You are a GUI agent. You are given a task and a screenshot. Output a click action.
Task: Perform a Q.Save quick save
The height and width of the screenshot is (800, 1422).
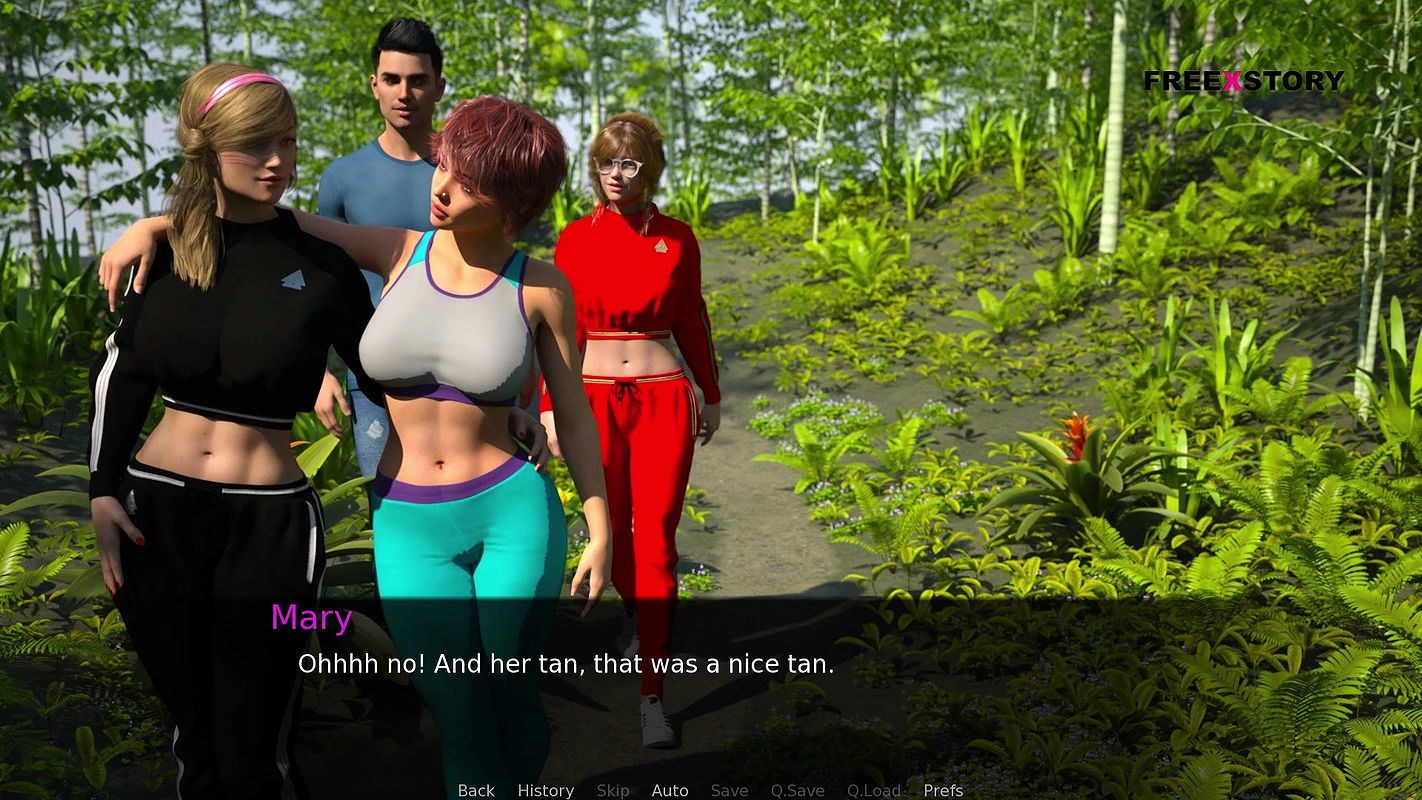(797, 790)
